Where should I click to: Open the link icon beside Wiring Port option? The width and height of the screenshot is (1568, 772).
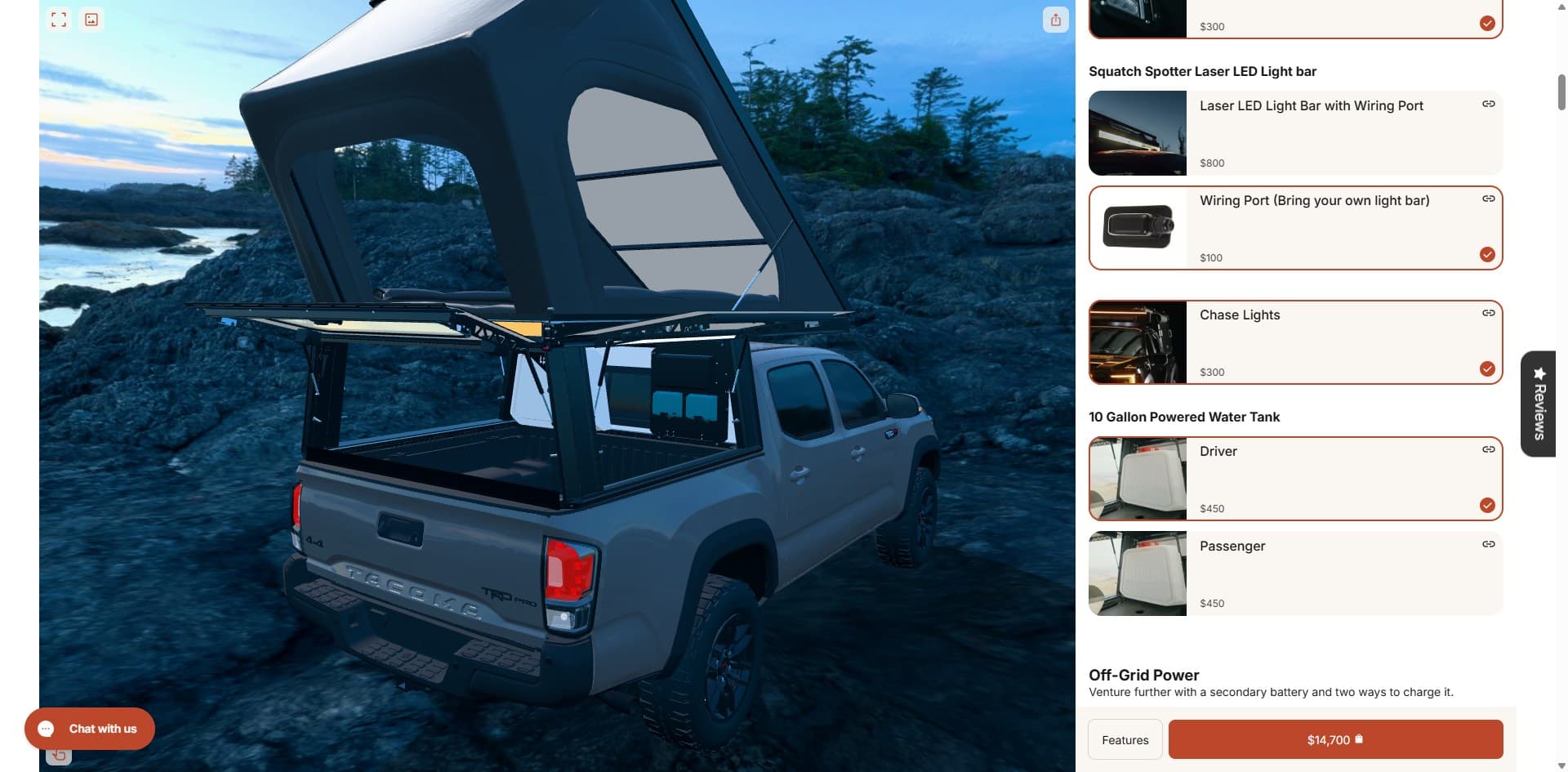(x=1488, y=198)
